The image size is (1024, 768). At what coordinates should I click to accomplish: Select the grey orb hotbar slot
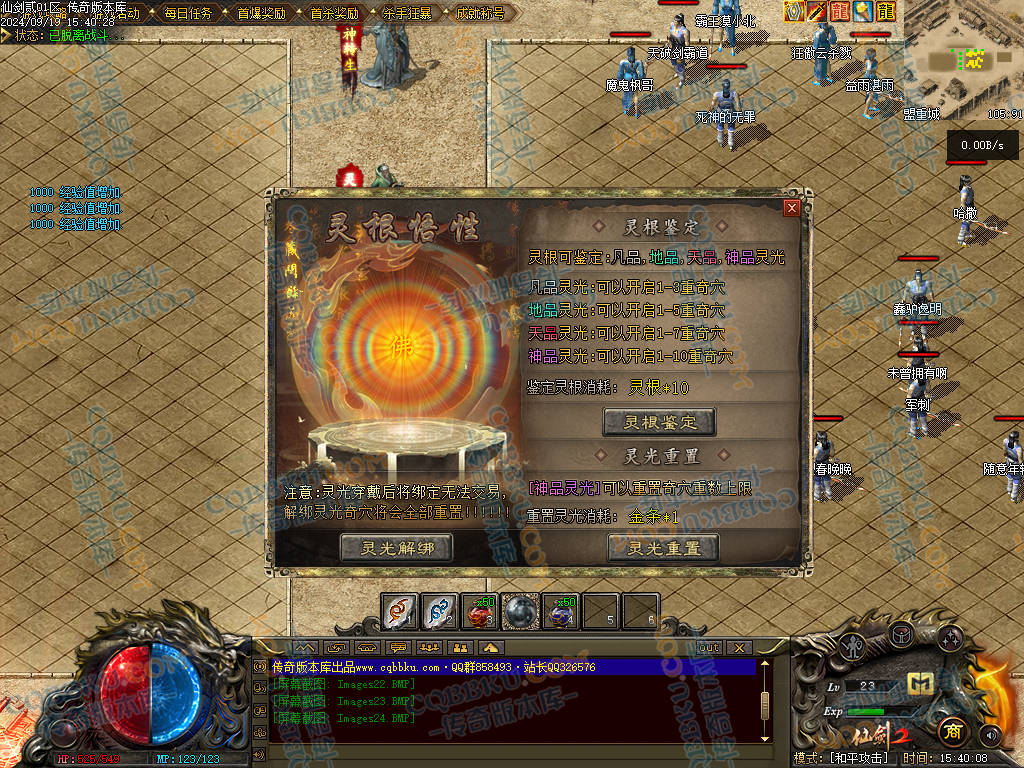coord(520,611)
